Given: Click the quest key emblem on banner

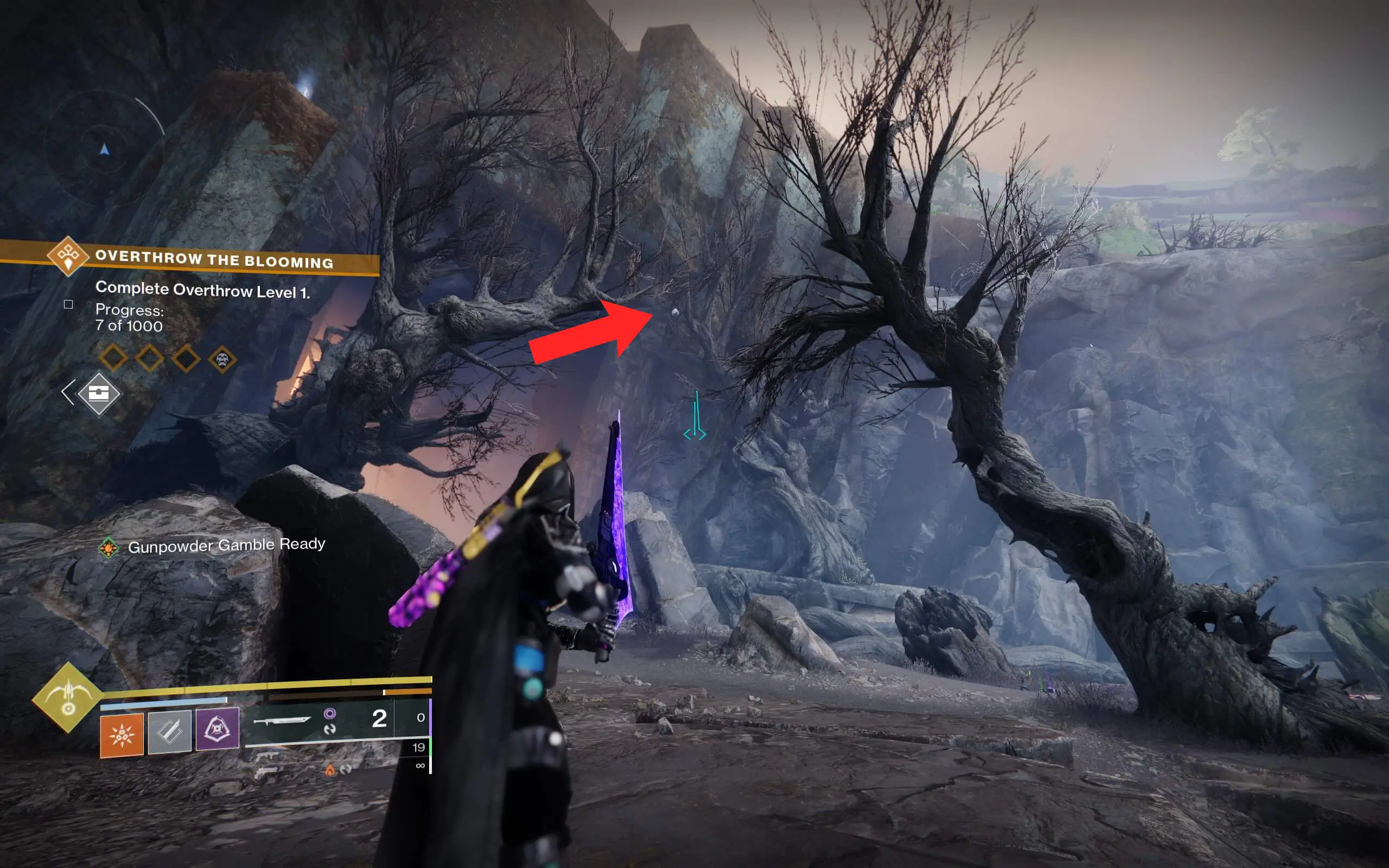Looking at the screenshot, I should [68, 258].
